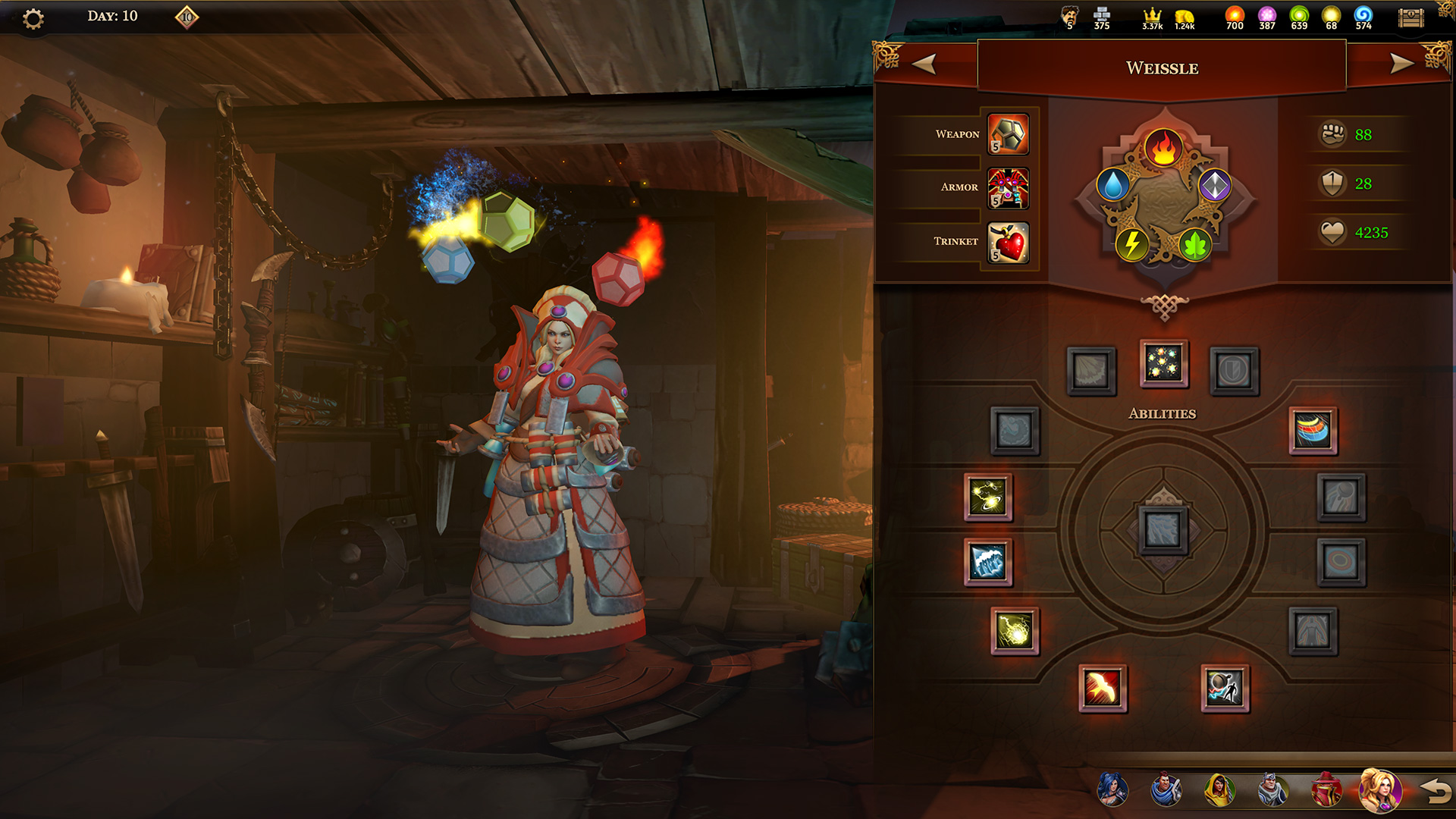Choose the water droplet element
The width and height of the screenshot is (1456, 819).
[1112, 185]
